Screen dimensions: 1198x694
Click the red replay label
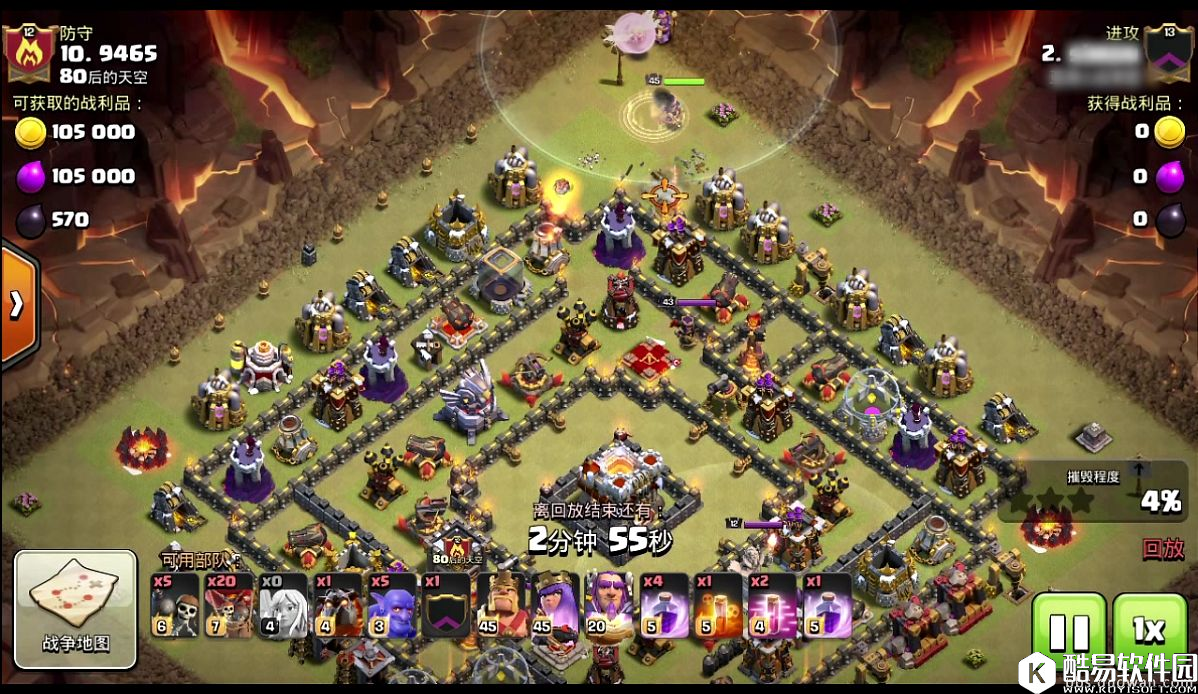1163,548
